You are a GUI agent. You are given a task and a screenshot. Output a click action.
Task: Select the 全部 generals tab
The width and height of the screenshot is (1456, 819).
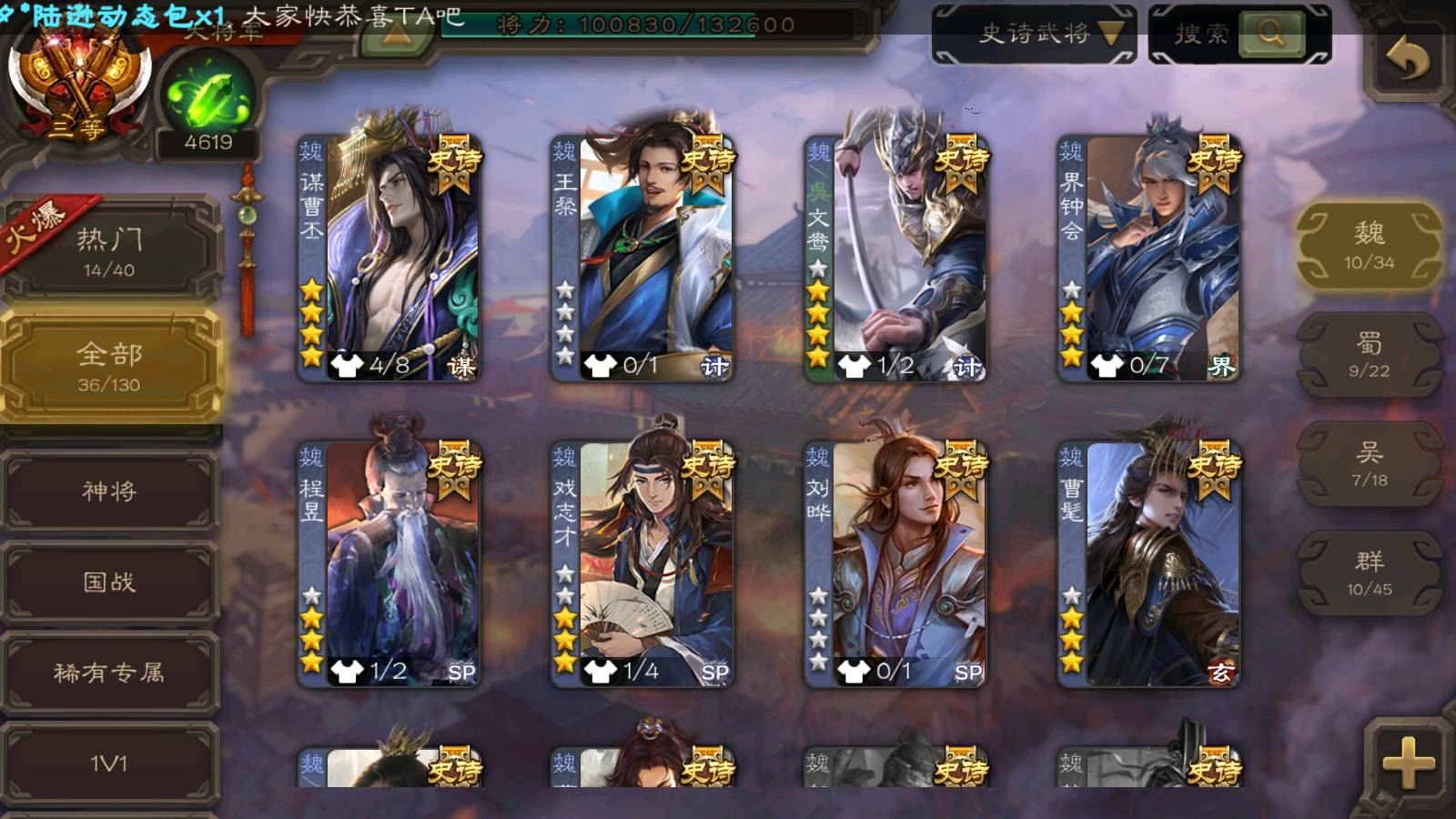pos(109,366)
